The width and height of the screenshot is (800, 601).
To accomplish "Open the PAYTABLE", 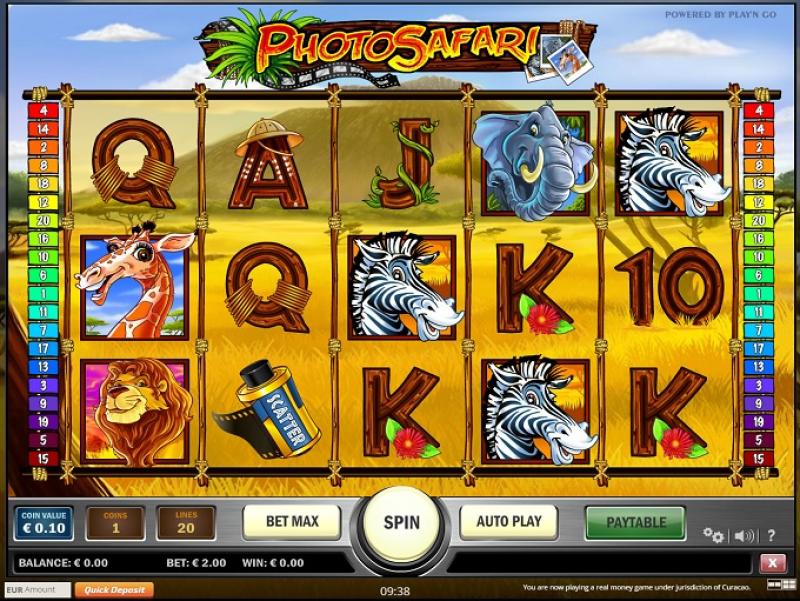I will 635,522.
